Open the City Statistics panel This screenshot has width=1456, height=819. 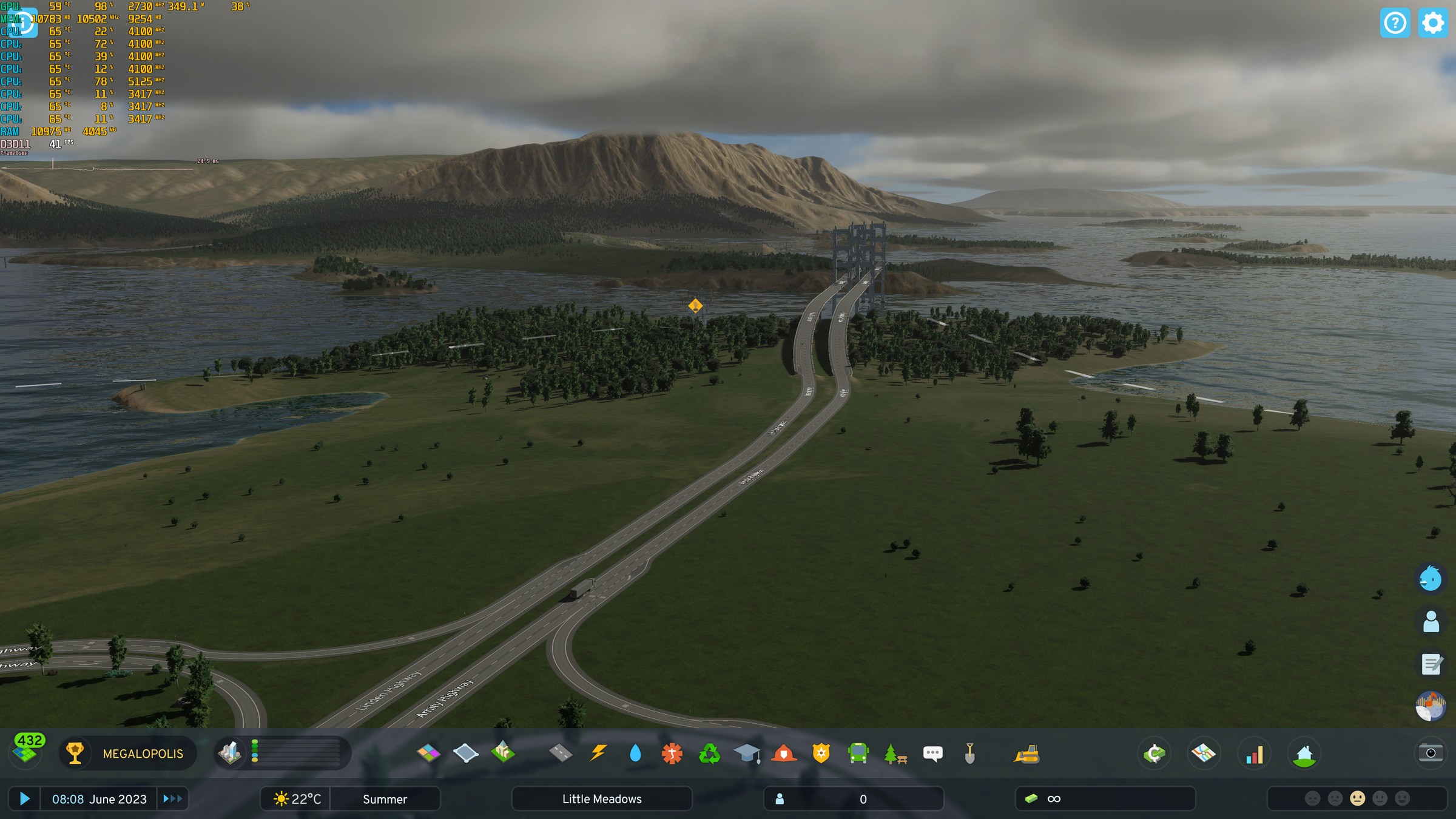point(1254,753)
